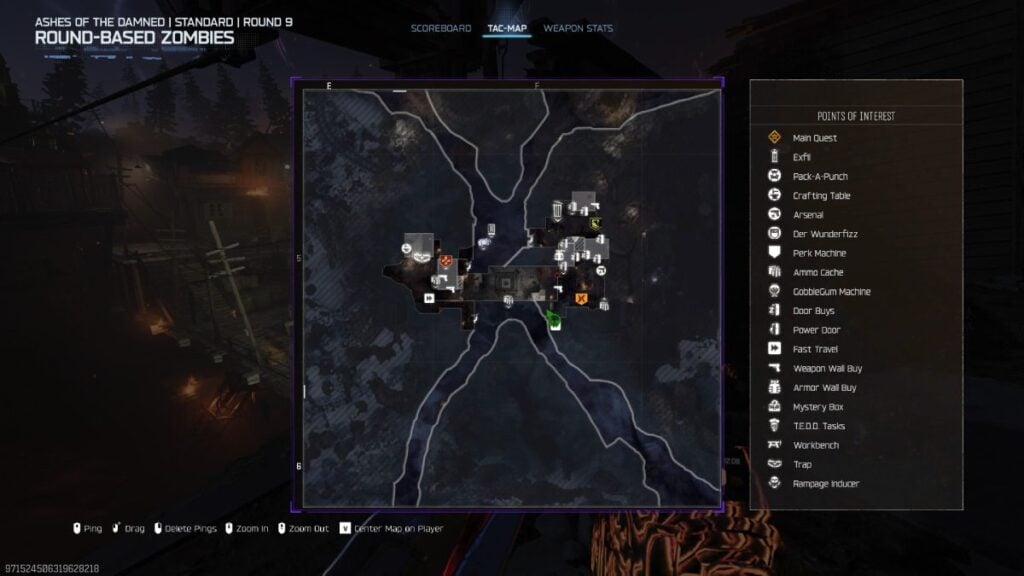Select the TAC-MAP tab
This screenshot has height=576, width=1024.
click(x=507, y=28)
